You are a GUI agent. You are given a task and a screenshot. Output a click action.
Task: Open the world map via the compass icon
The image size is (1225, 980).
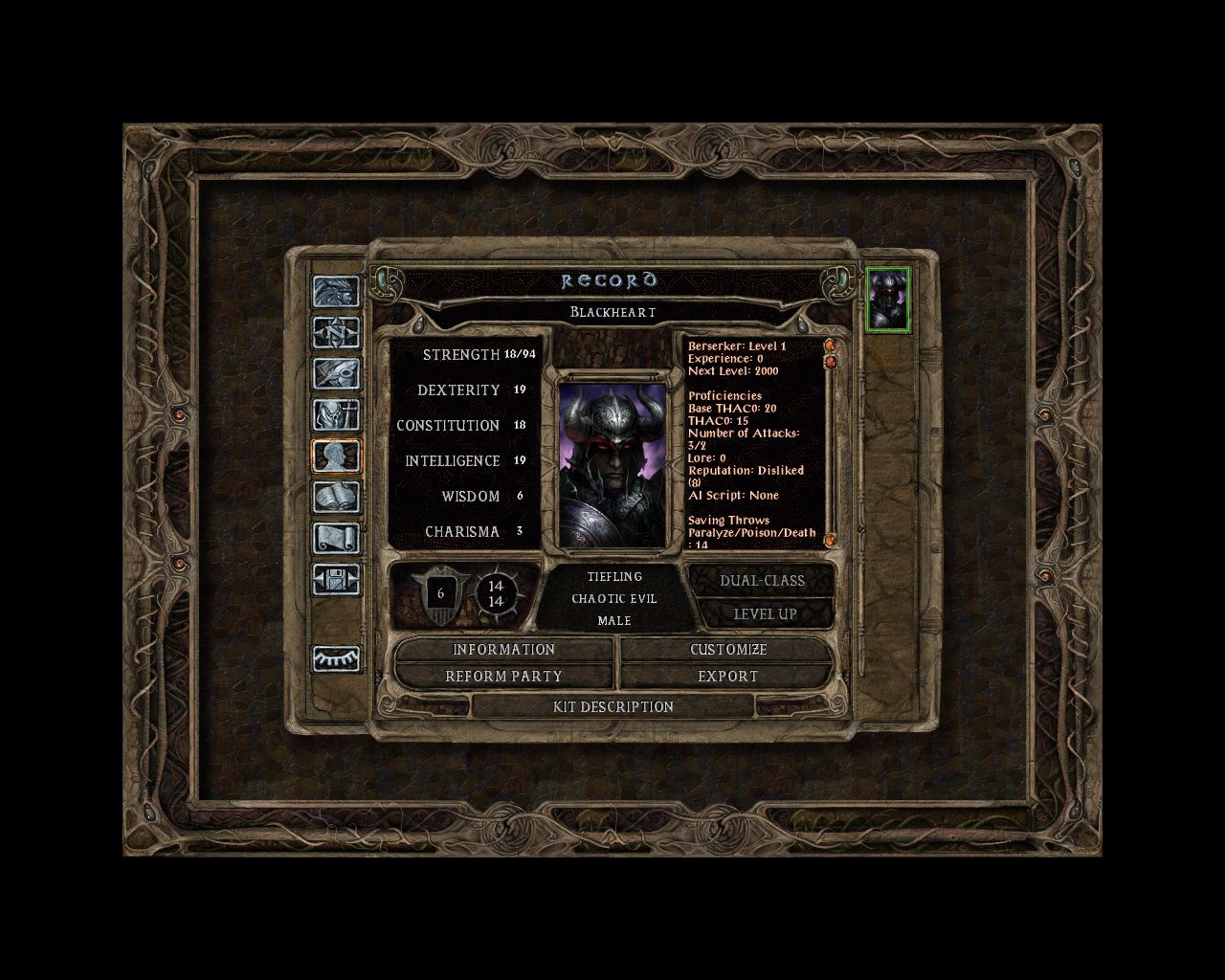337,333
